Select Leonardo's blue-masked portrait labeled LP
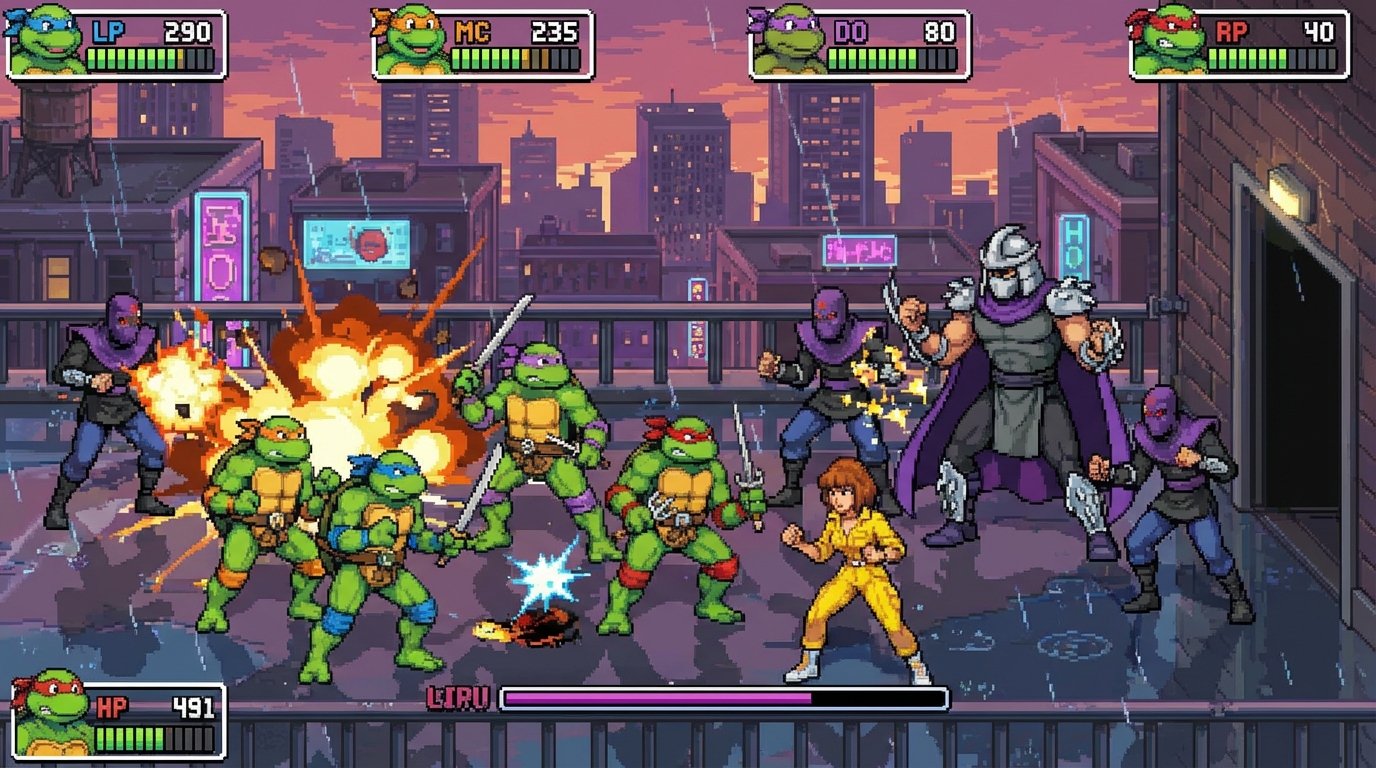Viewport: 1376px width, 768px height. (x=46, y=42)
